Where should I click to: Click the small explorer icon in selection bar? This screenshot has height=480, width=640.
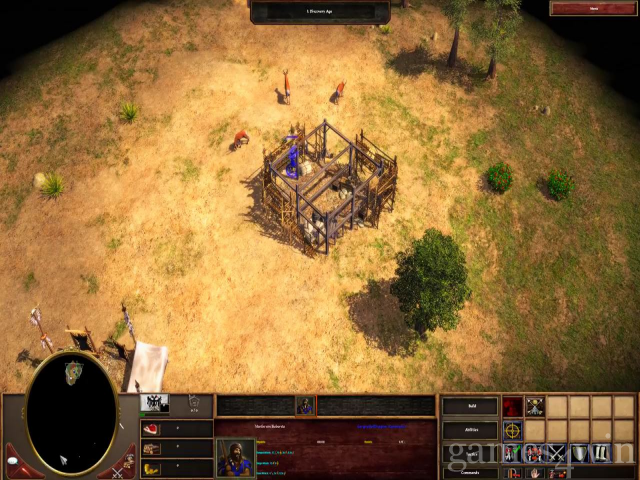coord(305,405)
